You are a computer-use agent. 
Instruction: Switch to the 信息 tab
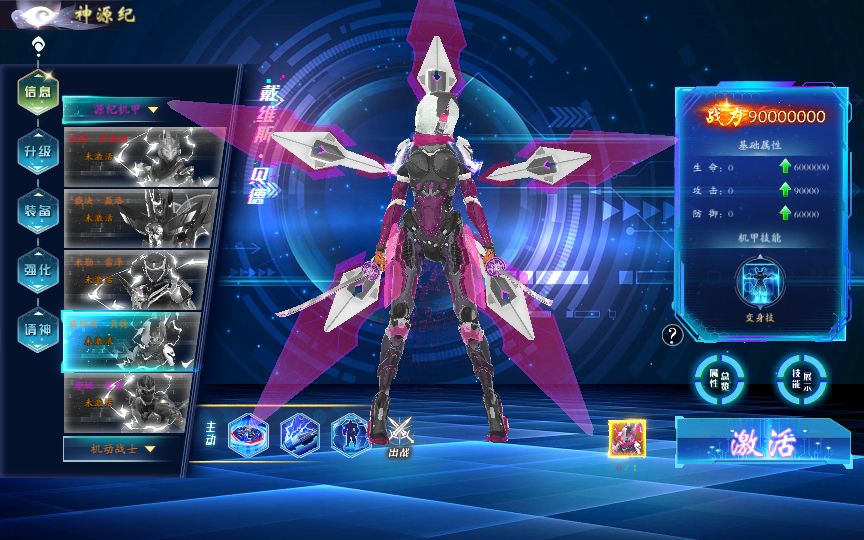(x=37, y=92)
